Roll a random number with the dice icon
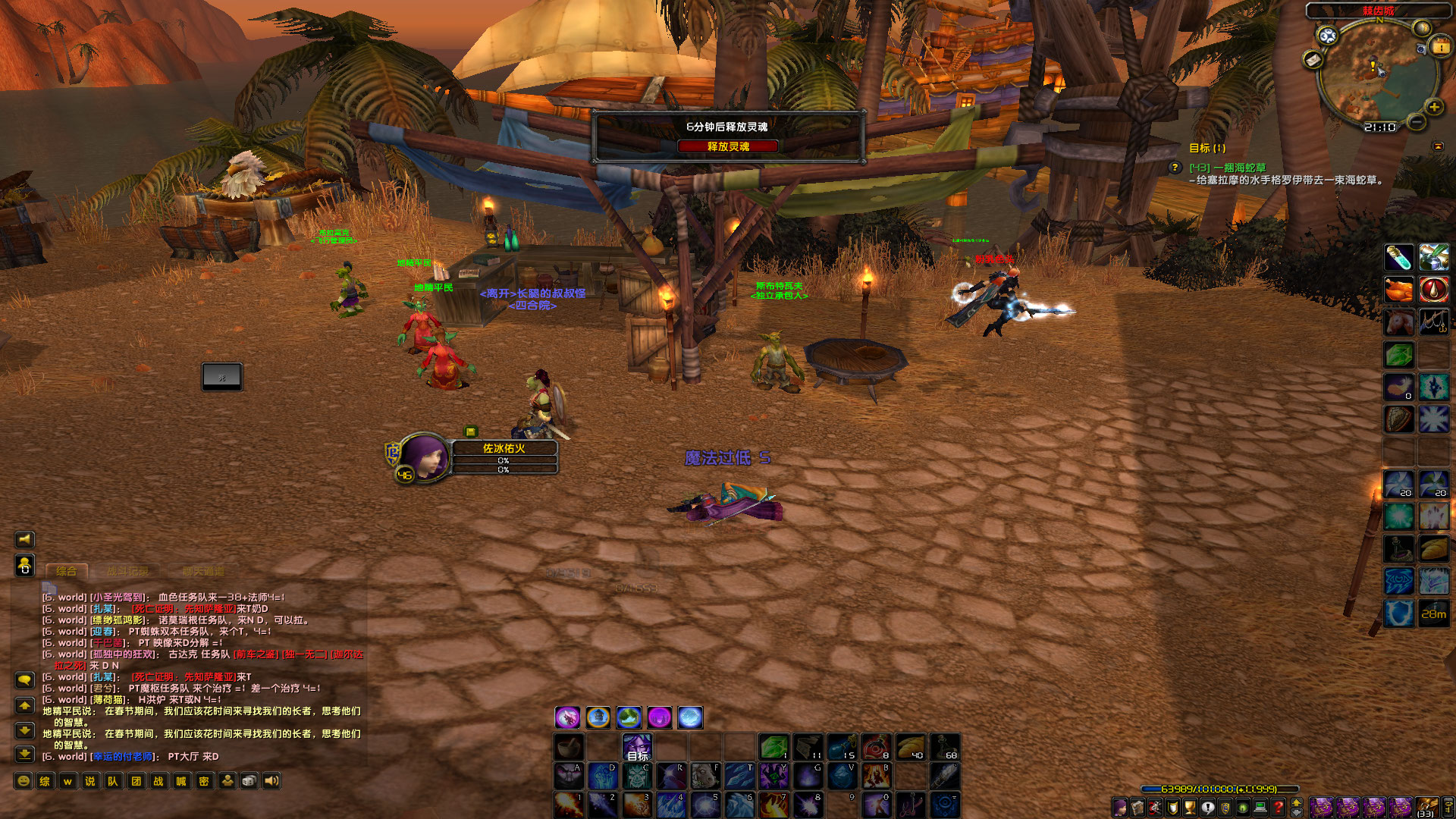The height and width of the screenshot is (819, 1456). pos(249,781)
